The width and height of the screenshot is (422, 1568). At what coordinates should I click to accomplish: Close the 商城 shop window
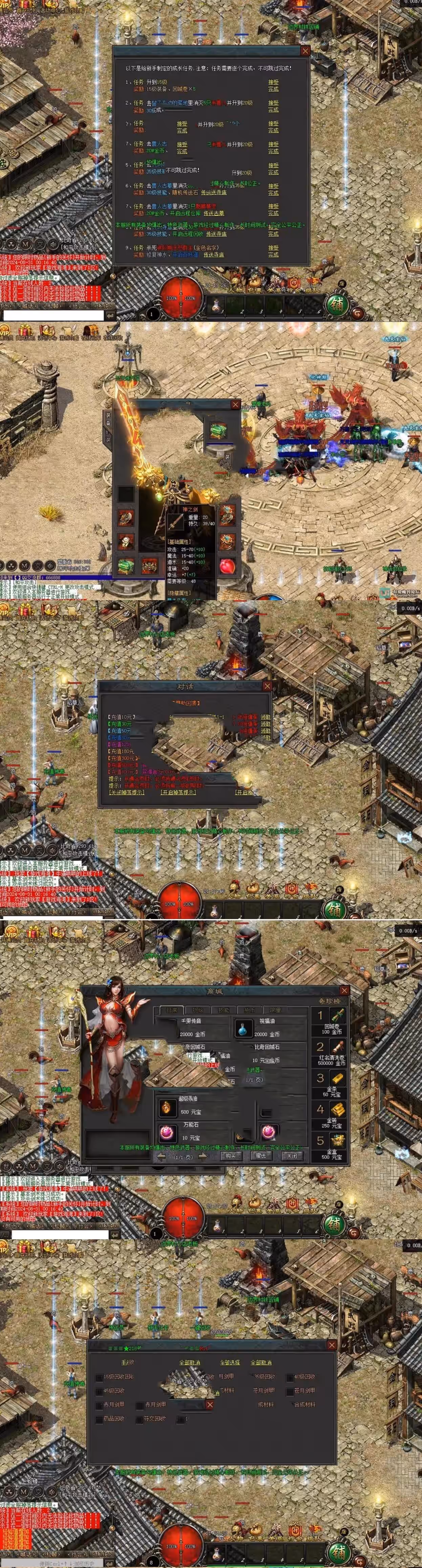pos(344,990)
